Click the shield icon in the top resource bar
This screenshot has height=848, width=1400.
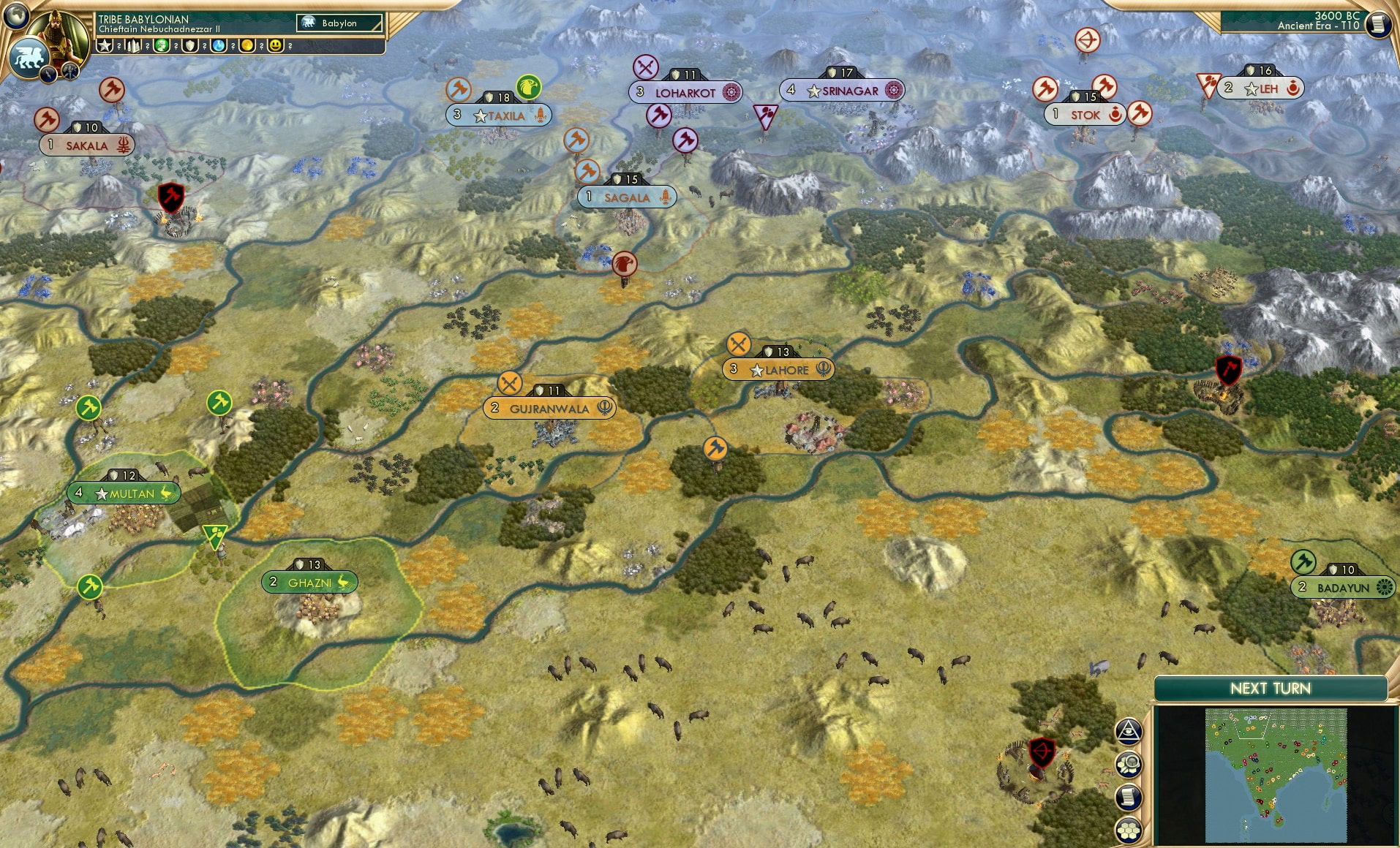pos(189,47)
